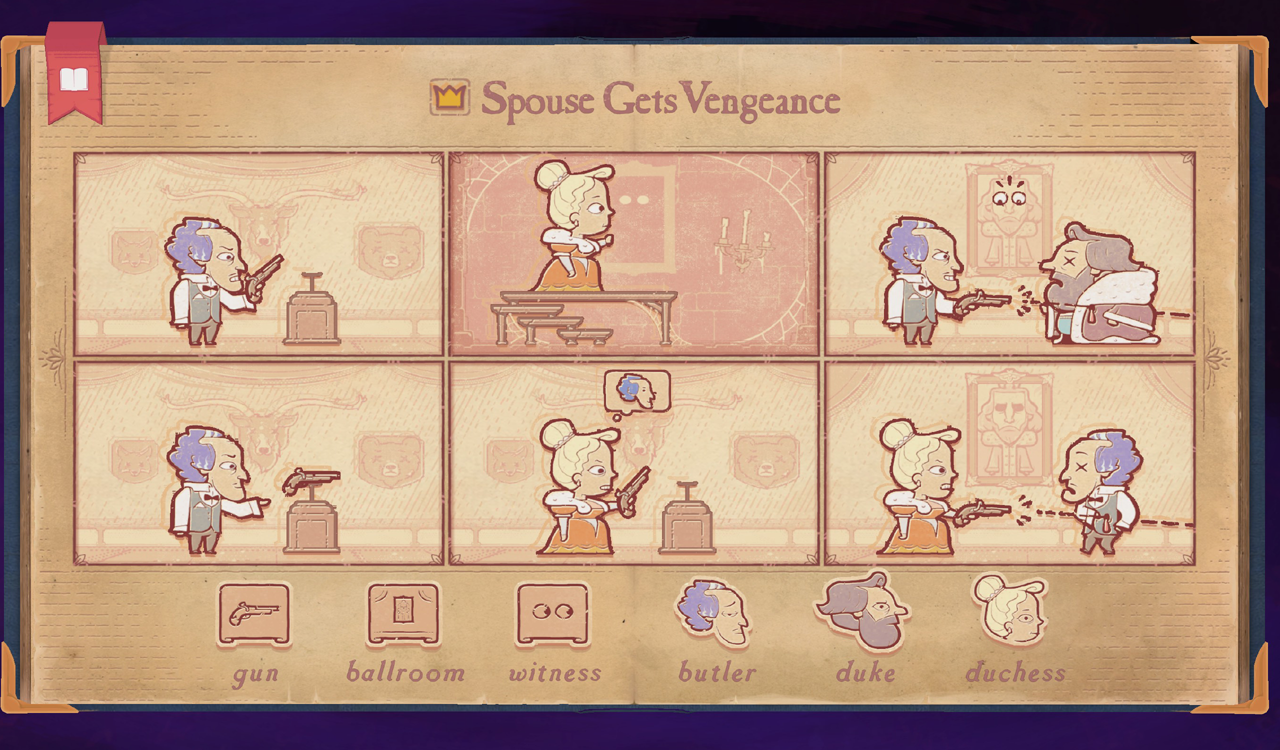This screenshot has height=750, width=1280.
Task: Click the crown icon beside the title
Action: [x=451, y=96]
